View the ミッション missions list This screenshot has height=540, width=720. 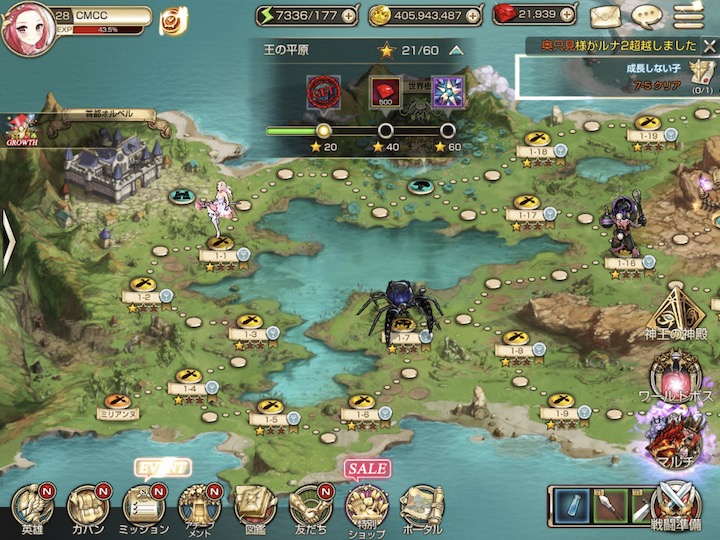click(145, 508)
